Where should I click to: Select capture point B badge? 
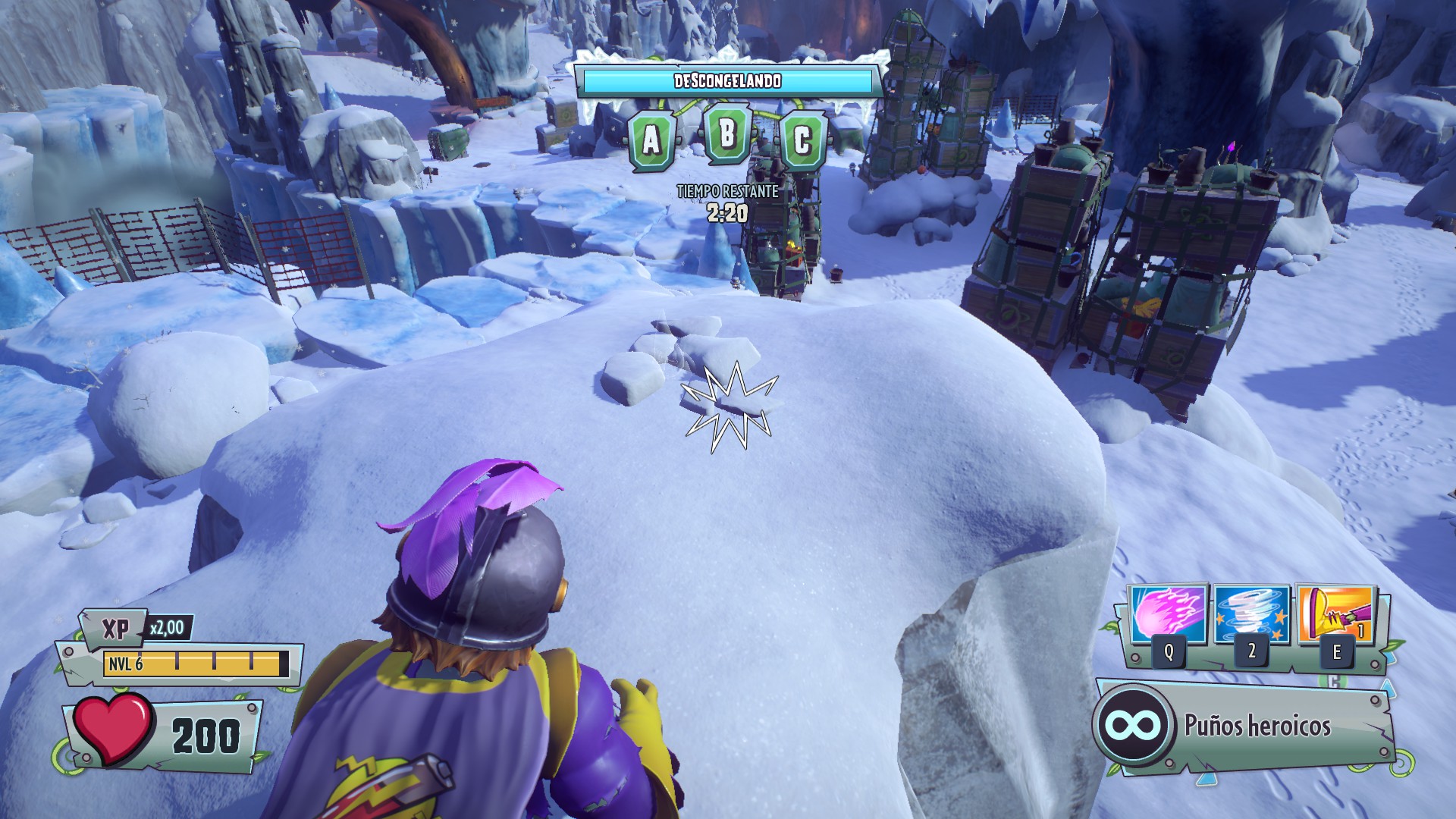click(x=727, y=134)
